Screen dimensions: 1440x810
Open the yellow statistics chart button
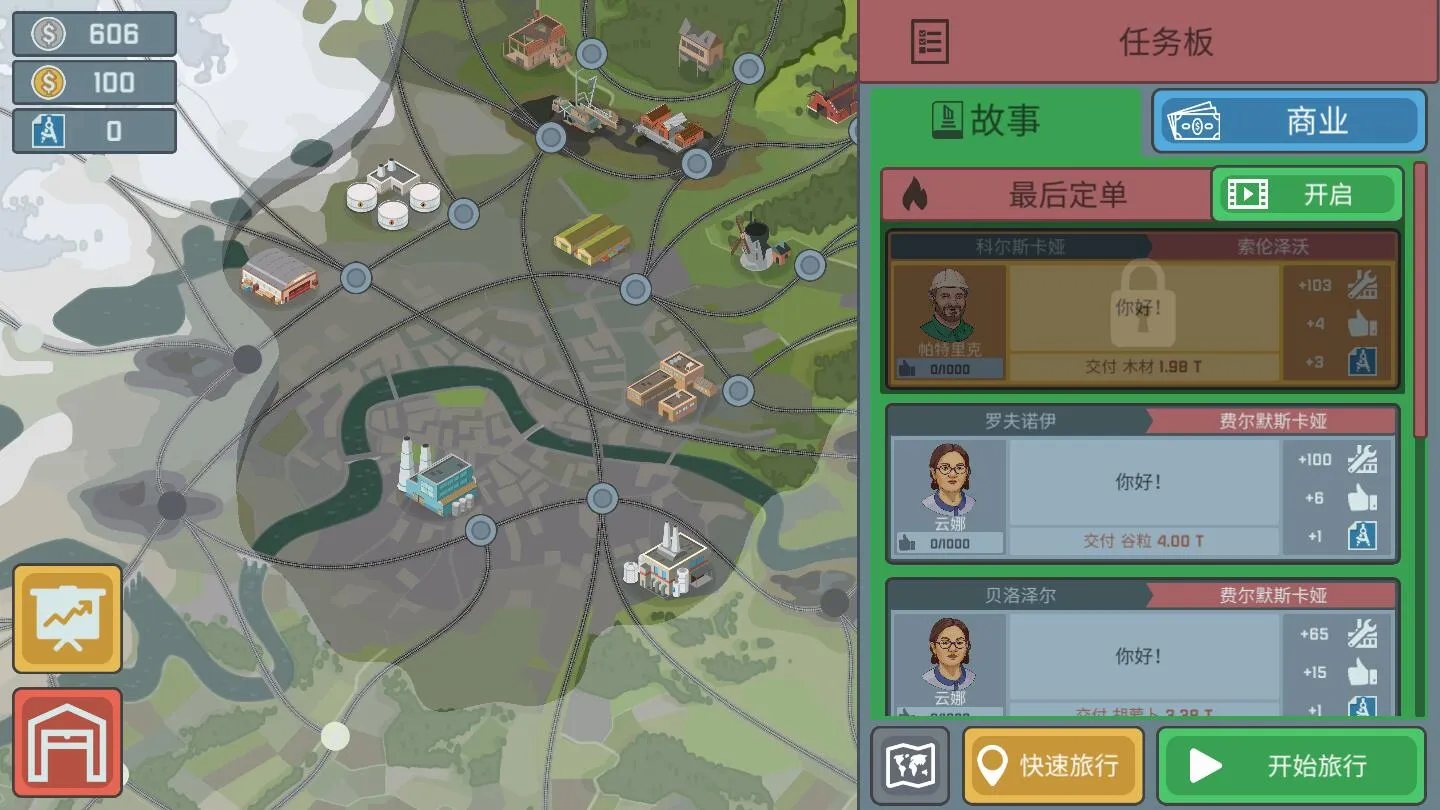point(67,619)
